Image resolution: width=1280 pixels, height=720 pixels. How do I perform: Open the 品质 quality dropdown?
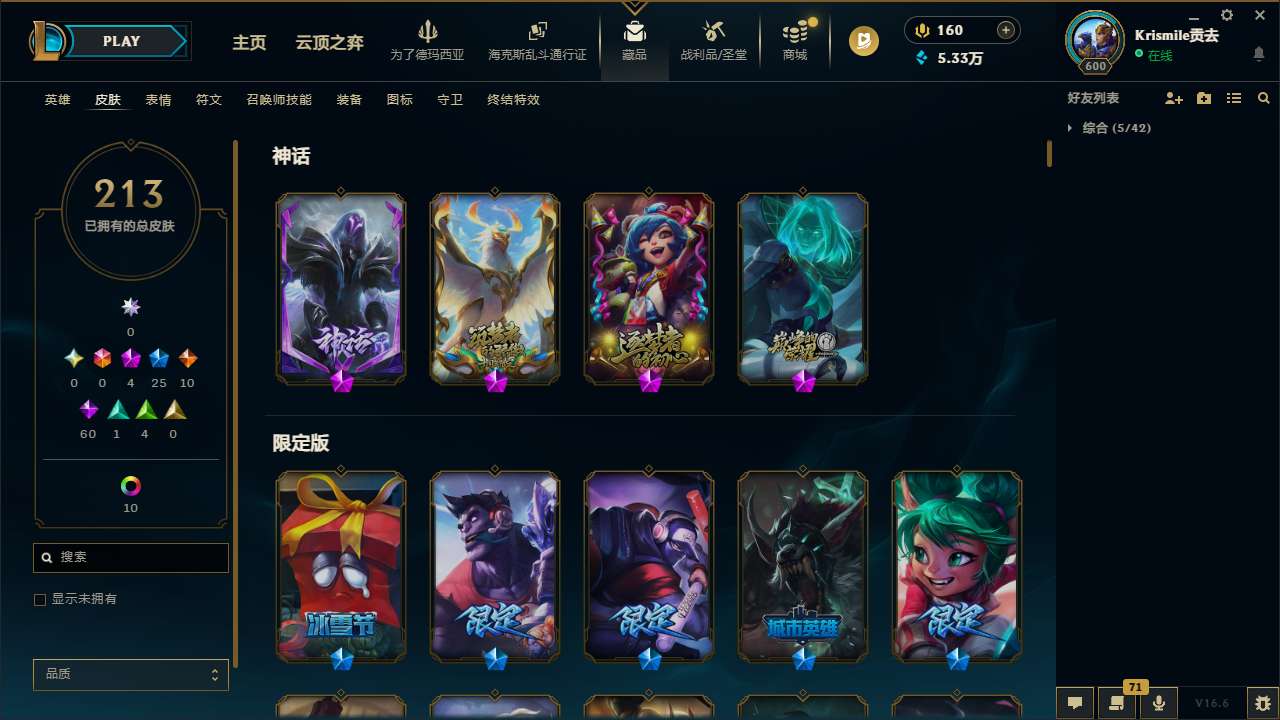pos(130,674)
